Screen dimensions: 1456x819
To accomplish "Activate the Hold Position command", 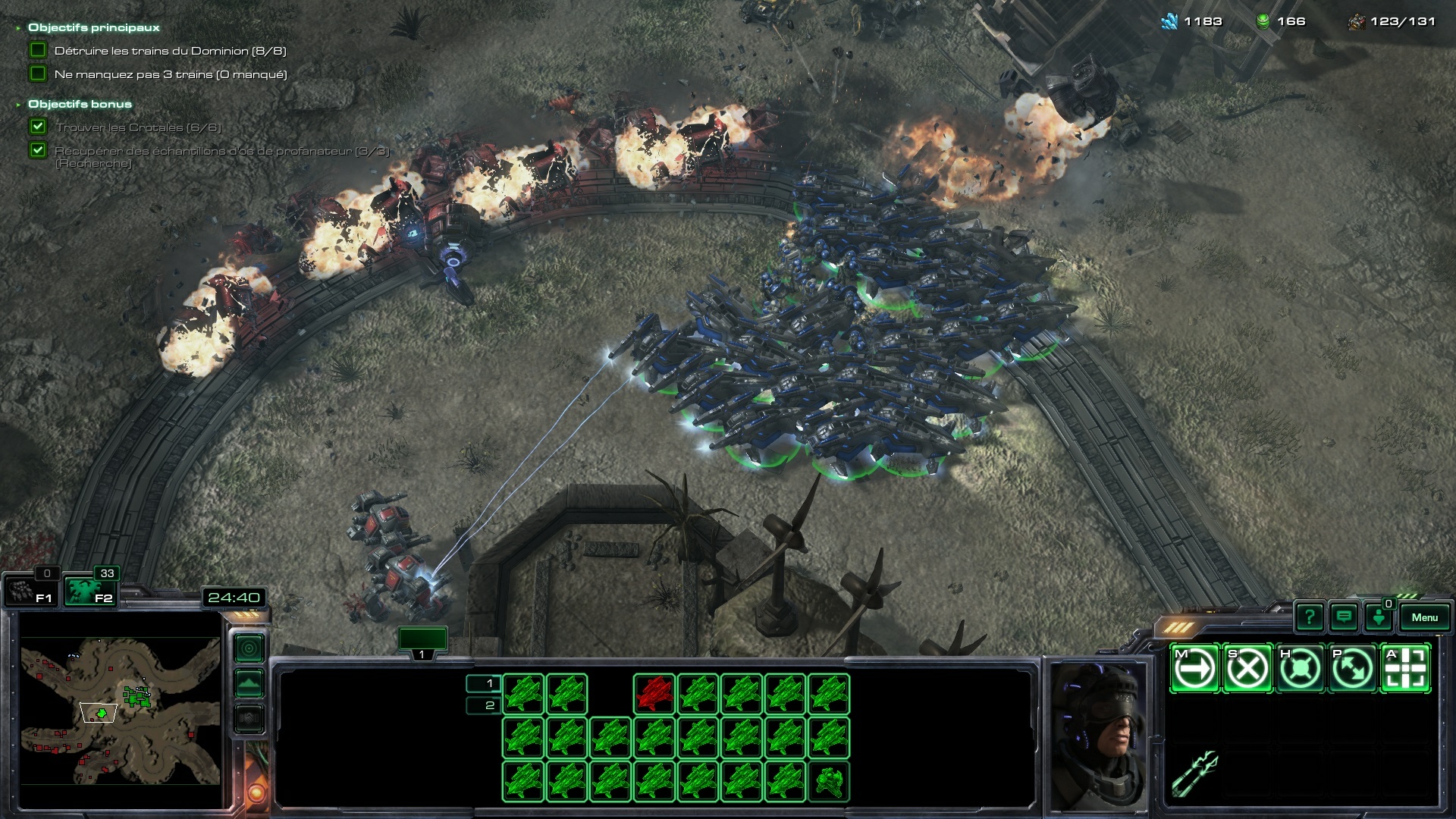I will click(x=1300, y=669).
